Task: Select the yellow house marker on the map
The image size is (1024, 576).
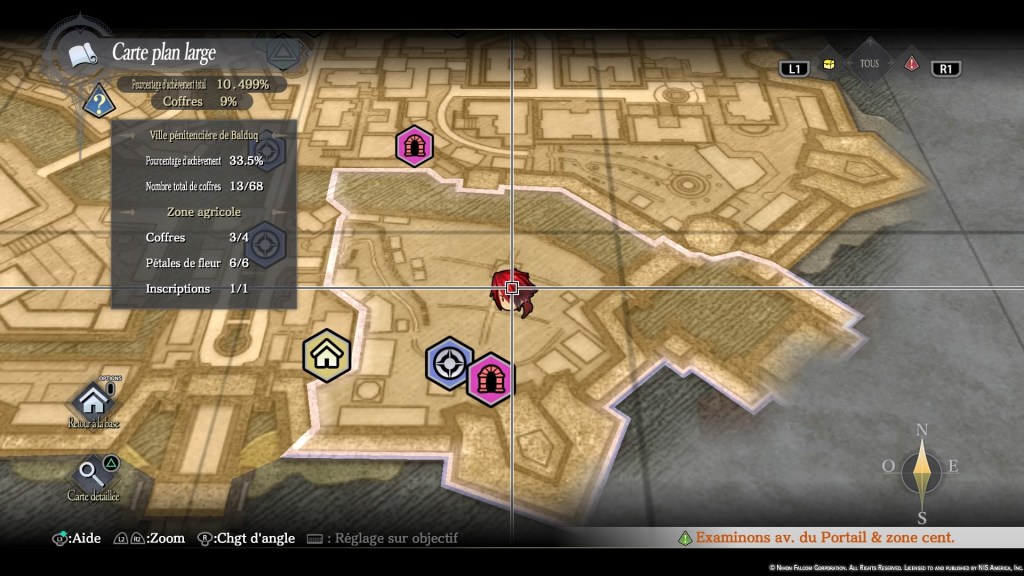Action: tap(327, 356)
